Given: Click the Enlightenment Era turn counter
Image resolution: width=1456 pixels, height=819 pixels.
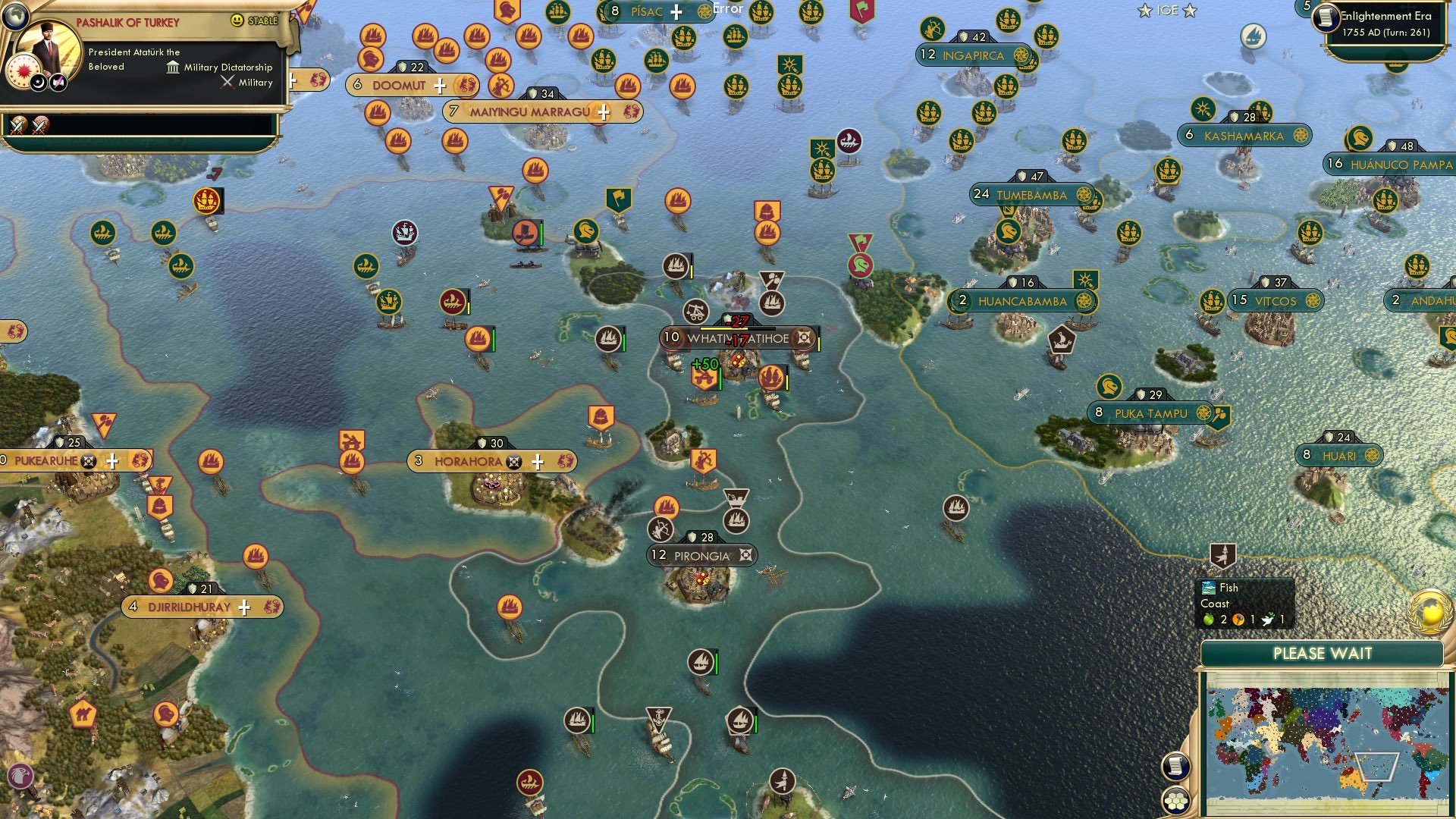Looking at the screenshot, I should (1380, 23).
